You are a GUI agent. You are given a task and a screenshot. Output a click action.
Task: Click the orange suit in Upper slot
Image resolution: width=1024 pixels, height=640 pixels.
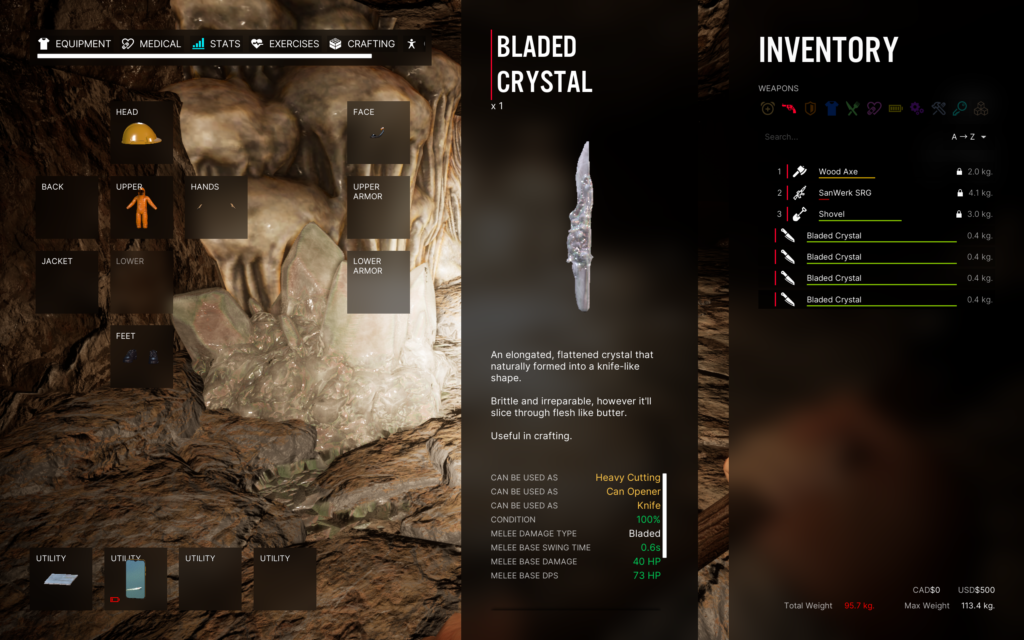tap(141, 209)
